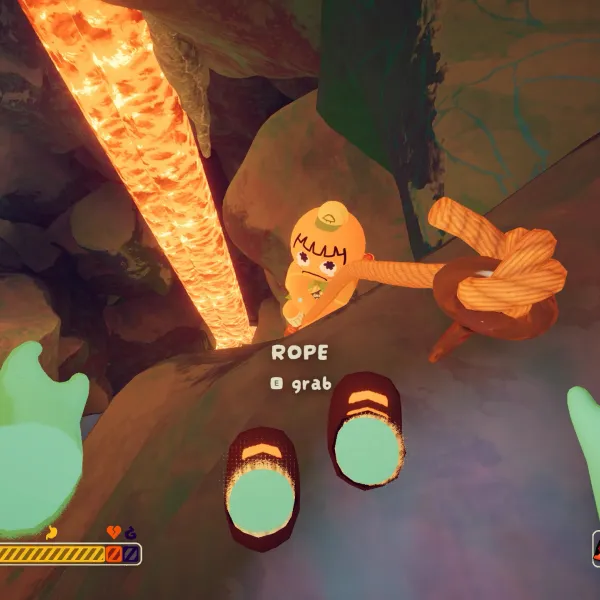Select the item slot at the screen edge
The height and width of the screenshot is (600, 600).
[596, 549]
